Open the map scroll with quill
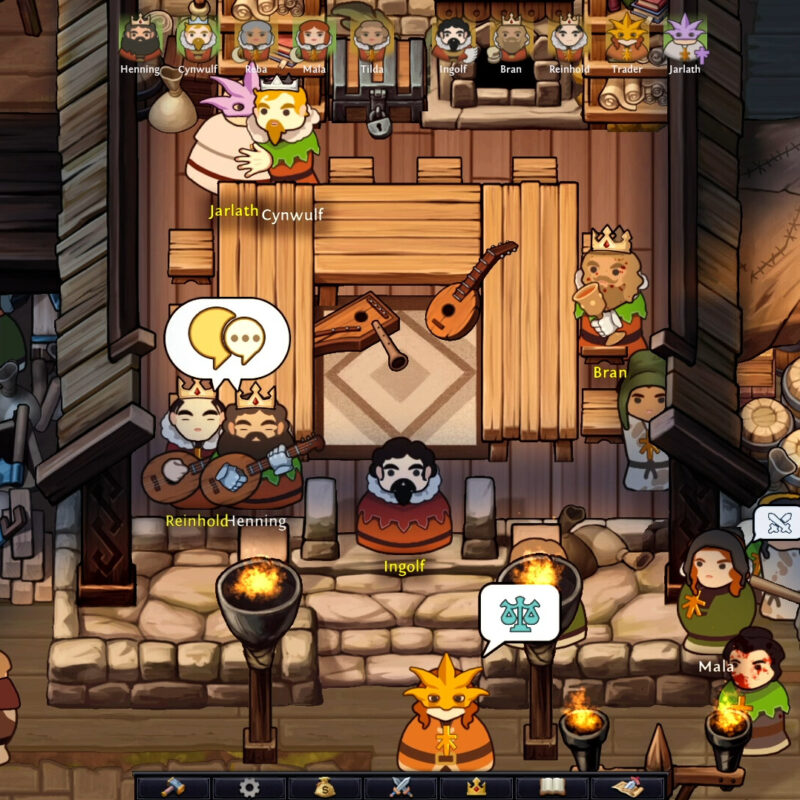800x800 pixels. pyautogui.click(x=629, y=787)
